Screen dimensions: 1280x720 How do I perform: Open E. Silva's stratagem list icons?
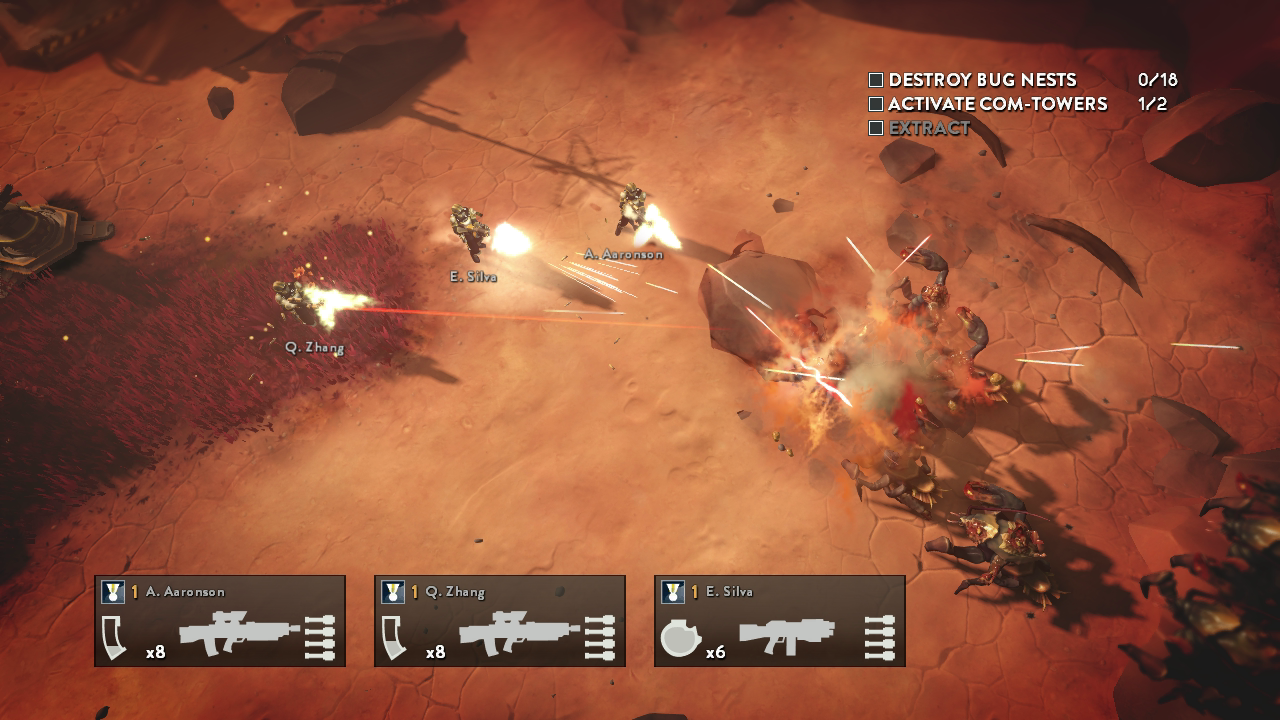pyautogui.click(x=881, y=636)
